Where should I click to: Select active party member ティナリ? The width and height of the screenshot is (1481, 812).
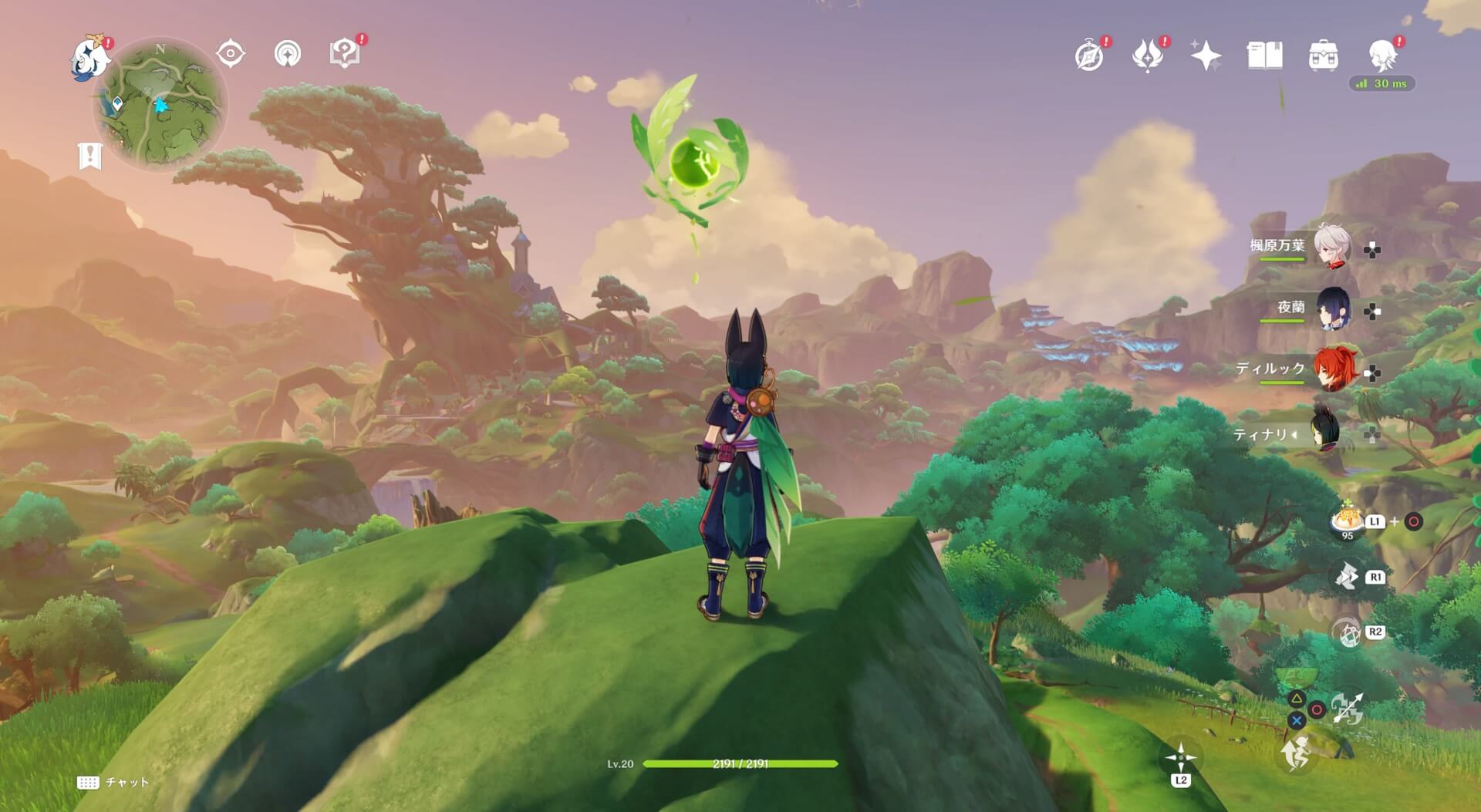pos(1331,434)
